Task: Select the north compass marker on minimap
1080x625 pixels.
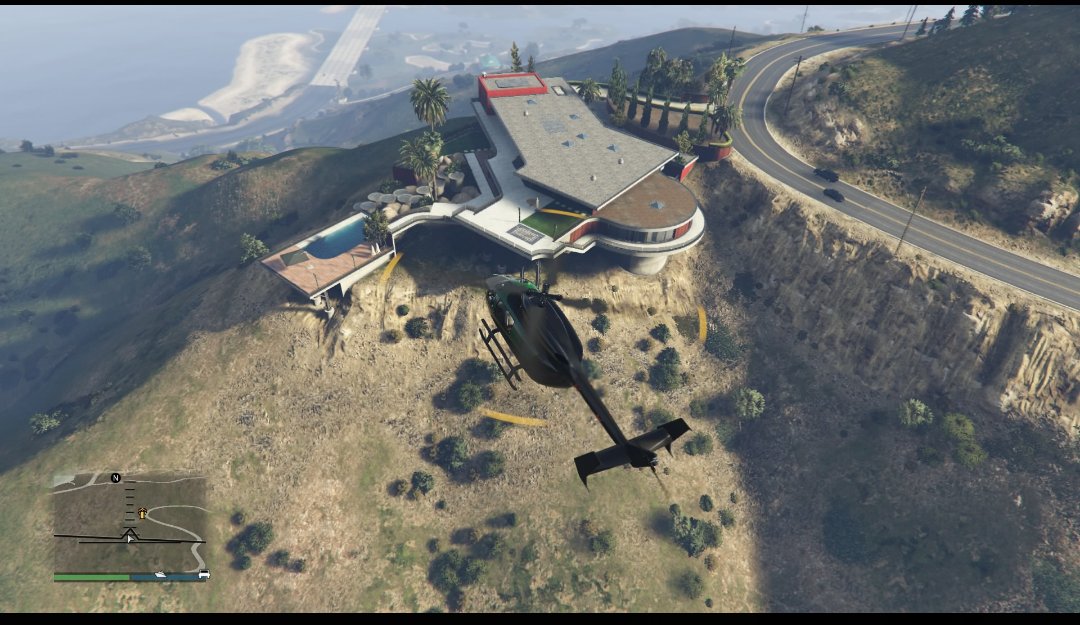Action: (116, 478)
